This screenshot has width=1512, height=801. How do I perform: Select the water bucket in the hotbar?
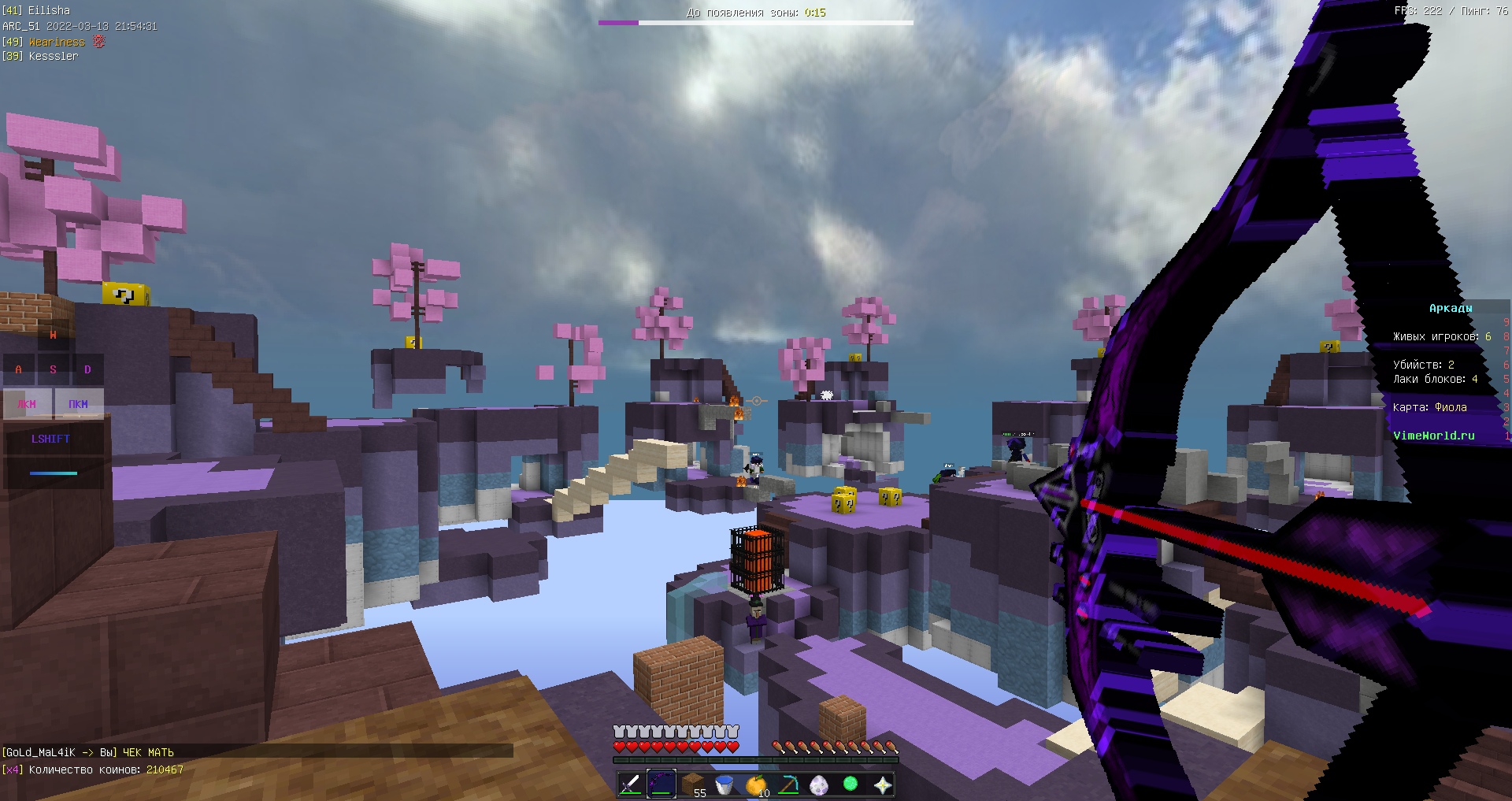coord(726,784)
